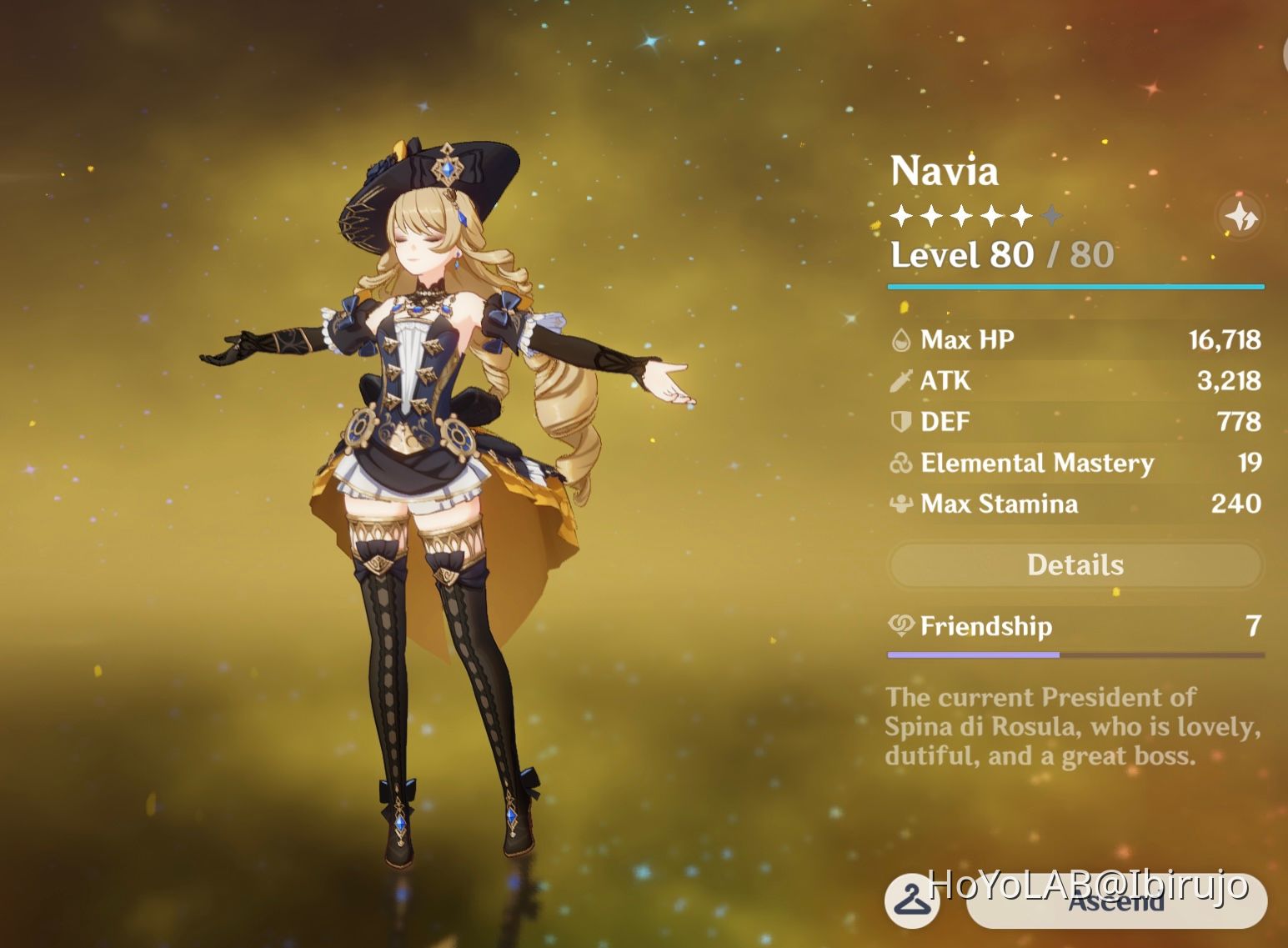Select the ATK sword icon
Screen dimensions: 1288x948
(x=900, y=381)
